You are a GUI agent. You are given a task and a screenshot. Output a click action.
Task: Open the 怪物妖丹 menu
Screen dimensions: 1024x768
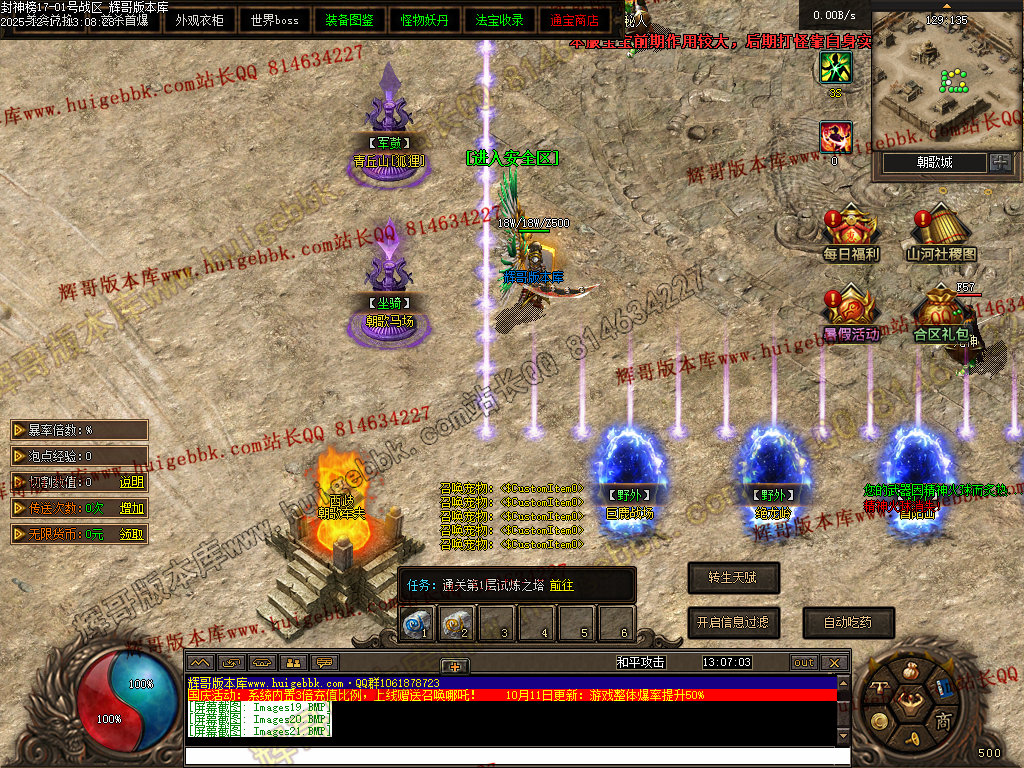pyautogui.click(x=424, y=20)
